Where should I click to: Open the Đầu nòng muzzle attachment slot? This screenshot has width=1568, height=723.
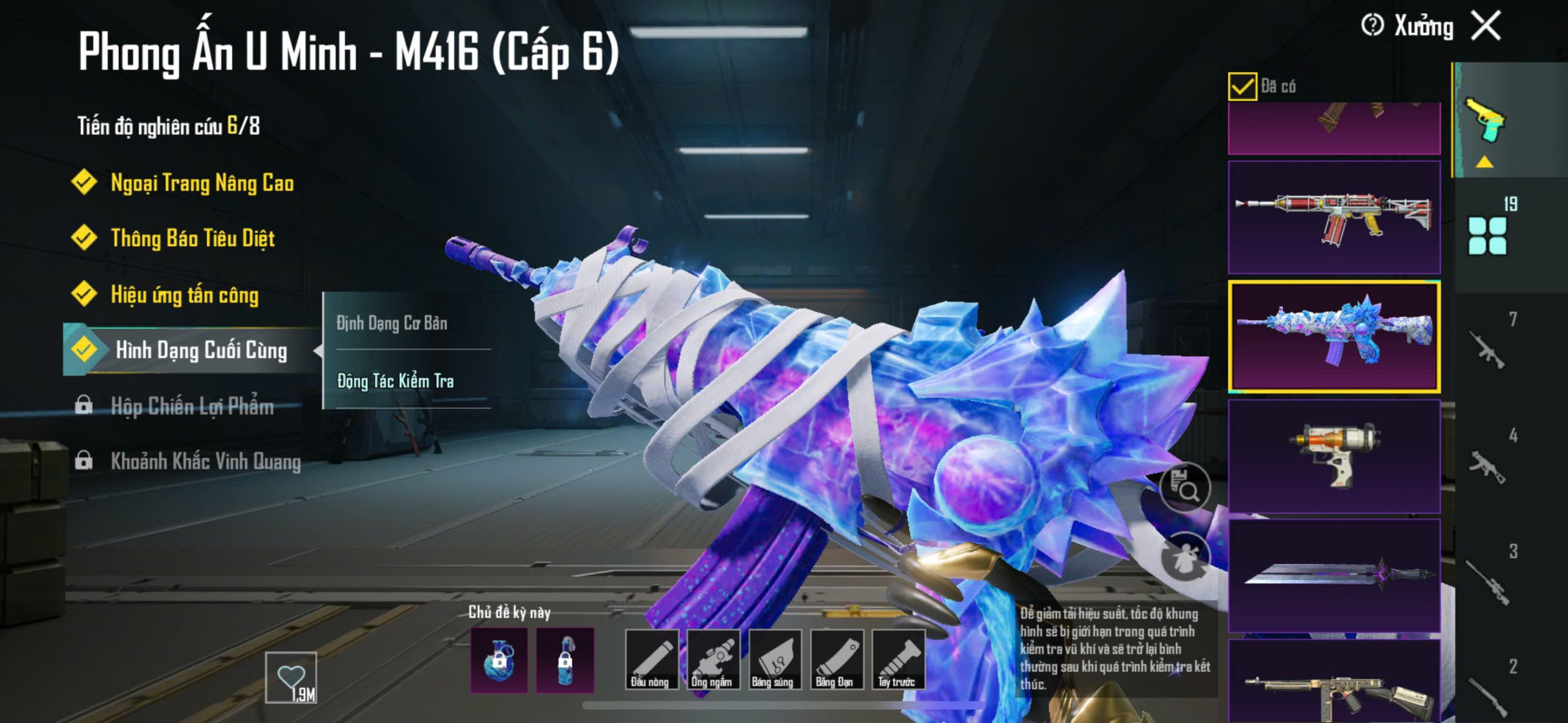click(651, 659)
